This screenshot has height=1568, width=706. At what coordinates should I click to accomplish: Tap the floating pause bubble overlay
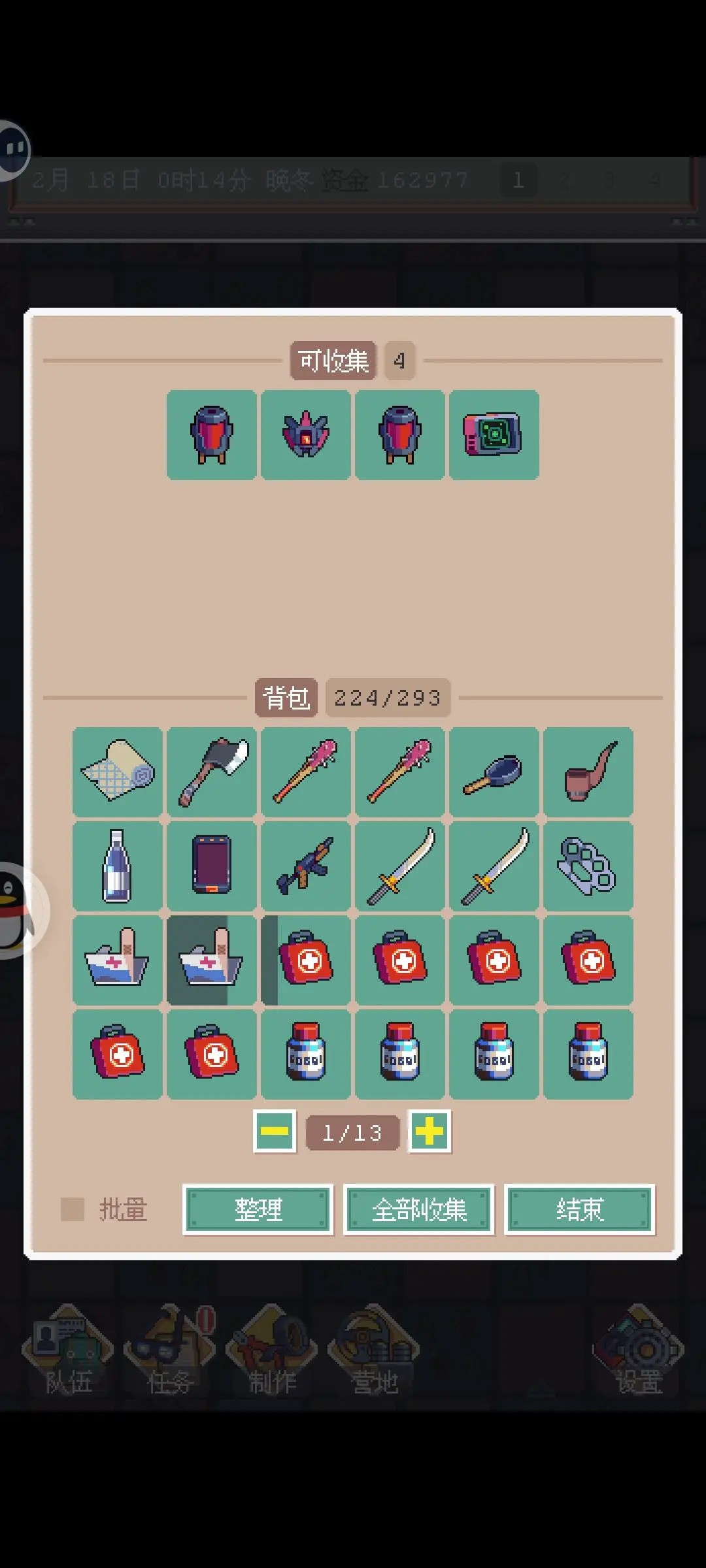click(x=13, y=150)
